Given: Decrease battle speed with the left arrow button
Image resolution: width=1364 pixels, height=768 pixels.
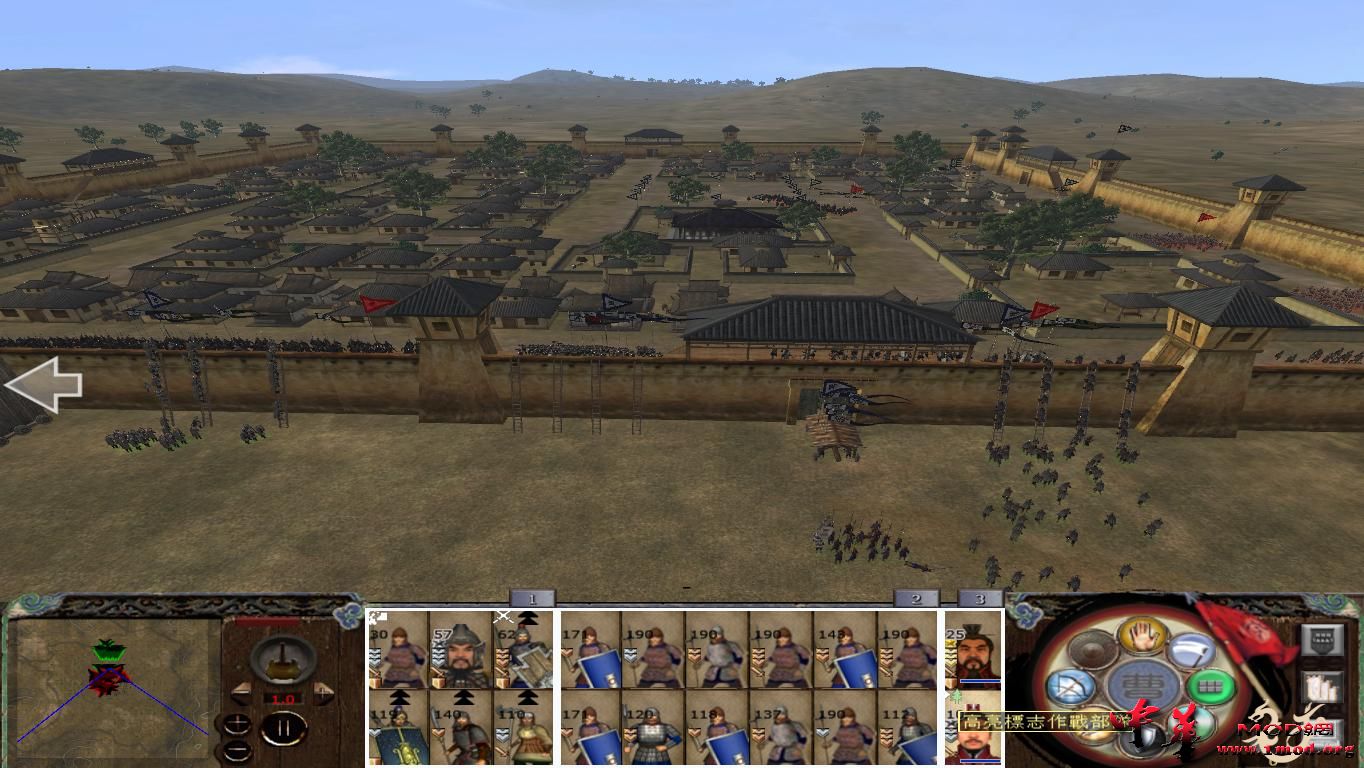Looking at the screenshot, I should click(241, 693).
